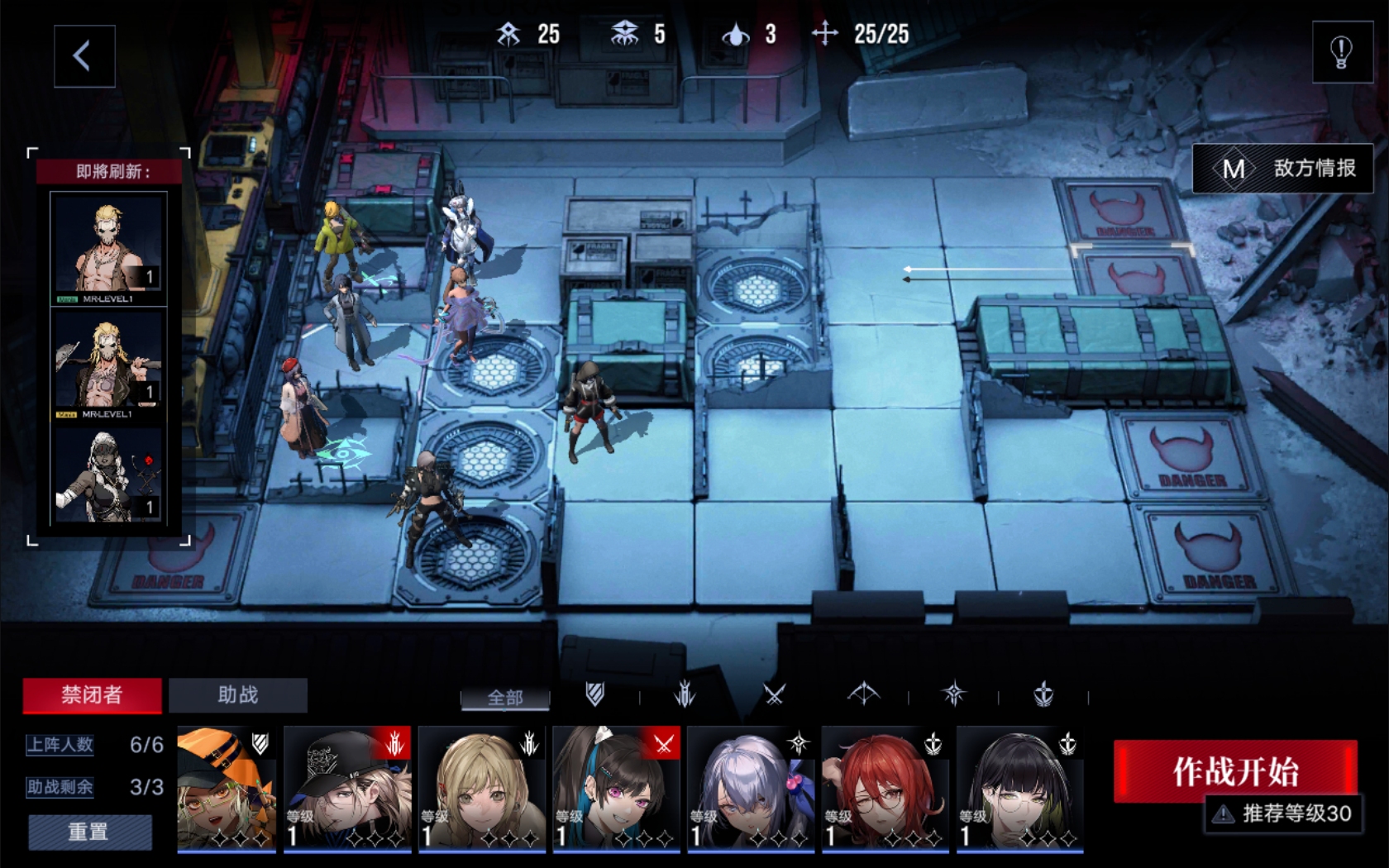1389x868 pixels.
Task: Open 敌方情报 enemy intel
Action: tap(1282, 169)
